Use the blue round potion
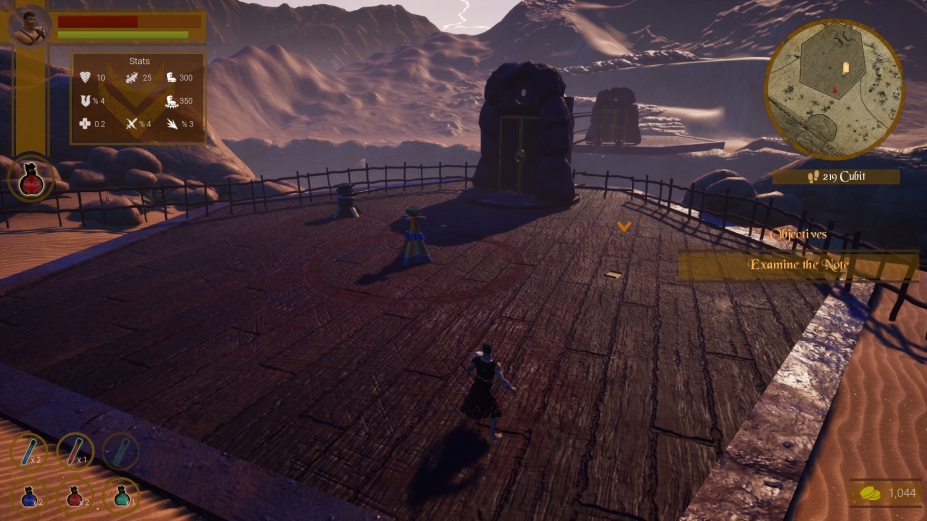 pyautogui.click(x=28, y=494)
